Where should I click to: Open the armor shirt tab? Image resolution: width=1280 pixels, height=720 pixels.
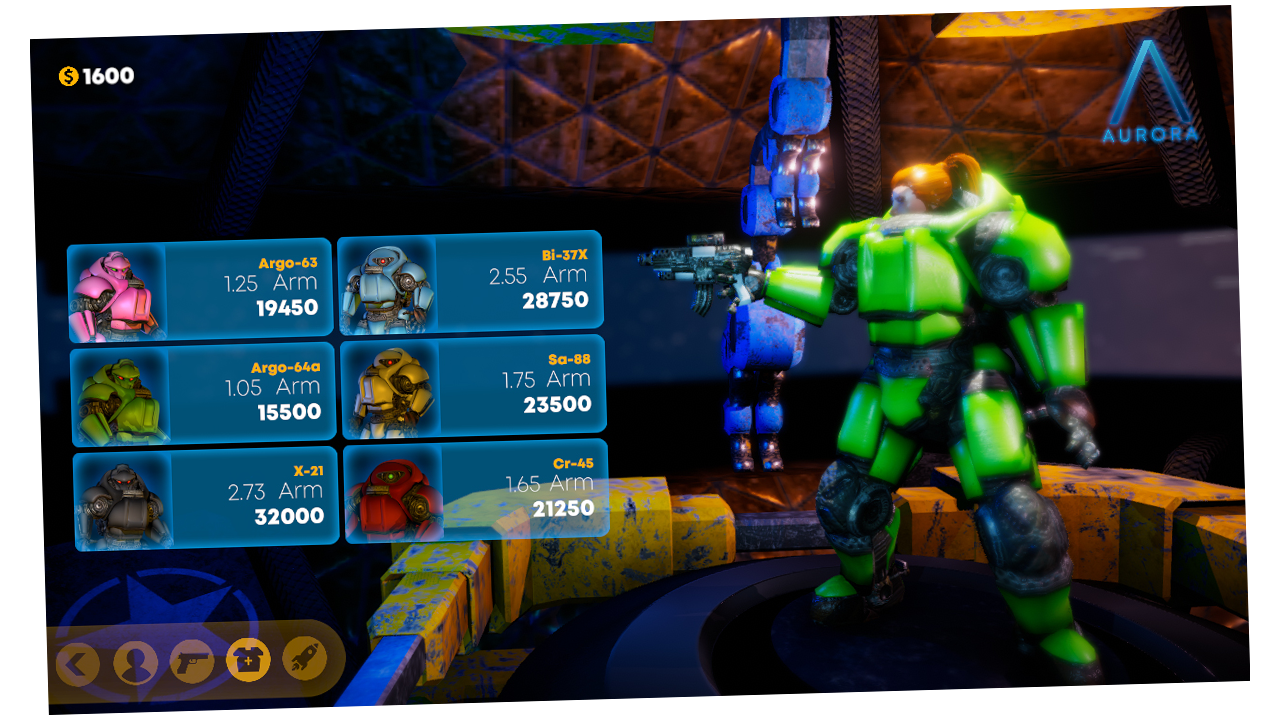[x=248, y=660]
